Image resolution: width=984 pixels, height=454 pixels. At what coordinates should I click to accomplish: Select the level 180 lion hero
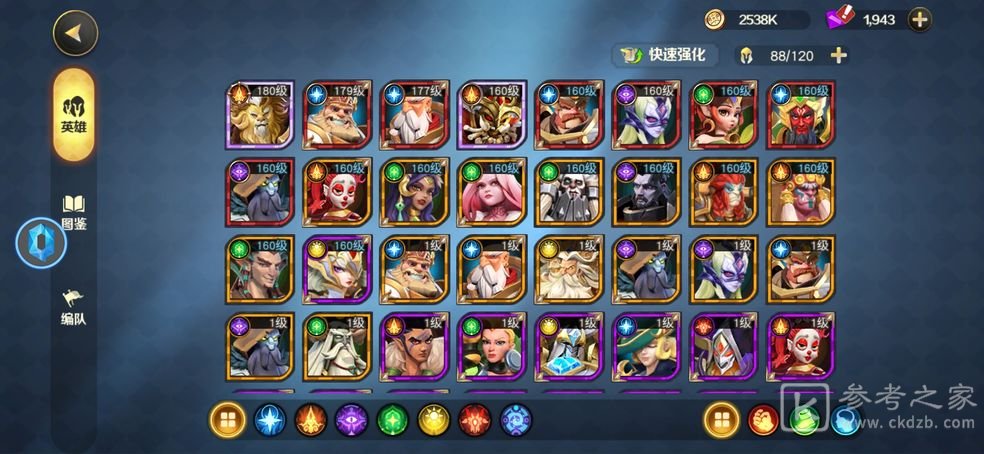coord(260,115)
